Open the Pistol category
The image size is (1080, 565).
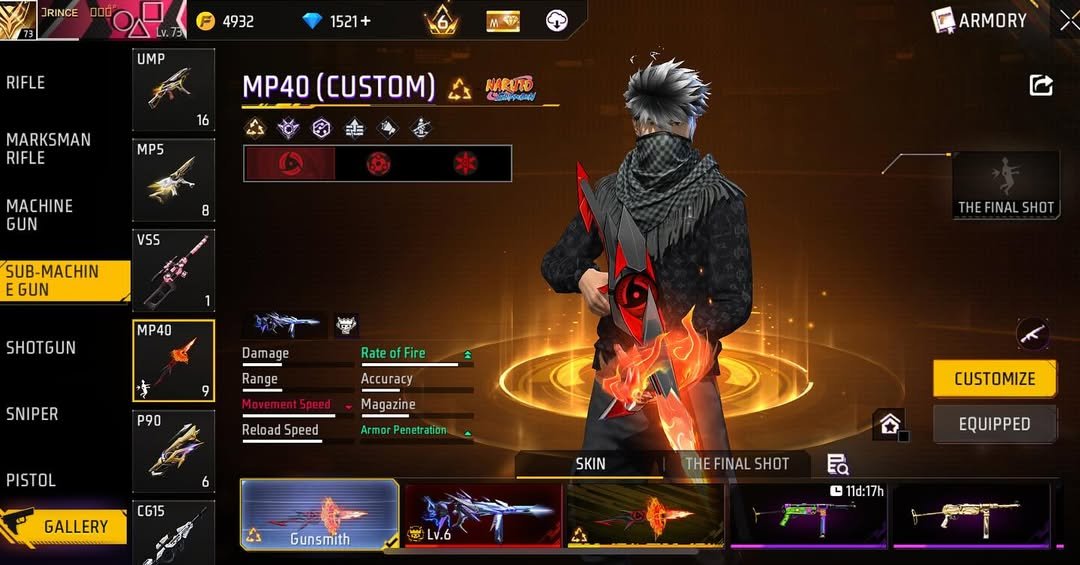[x=31, y=480]
